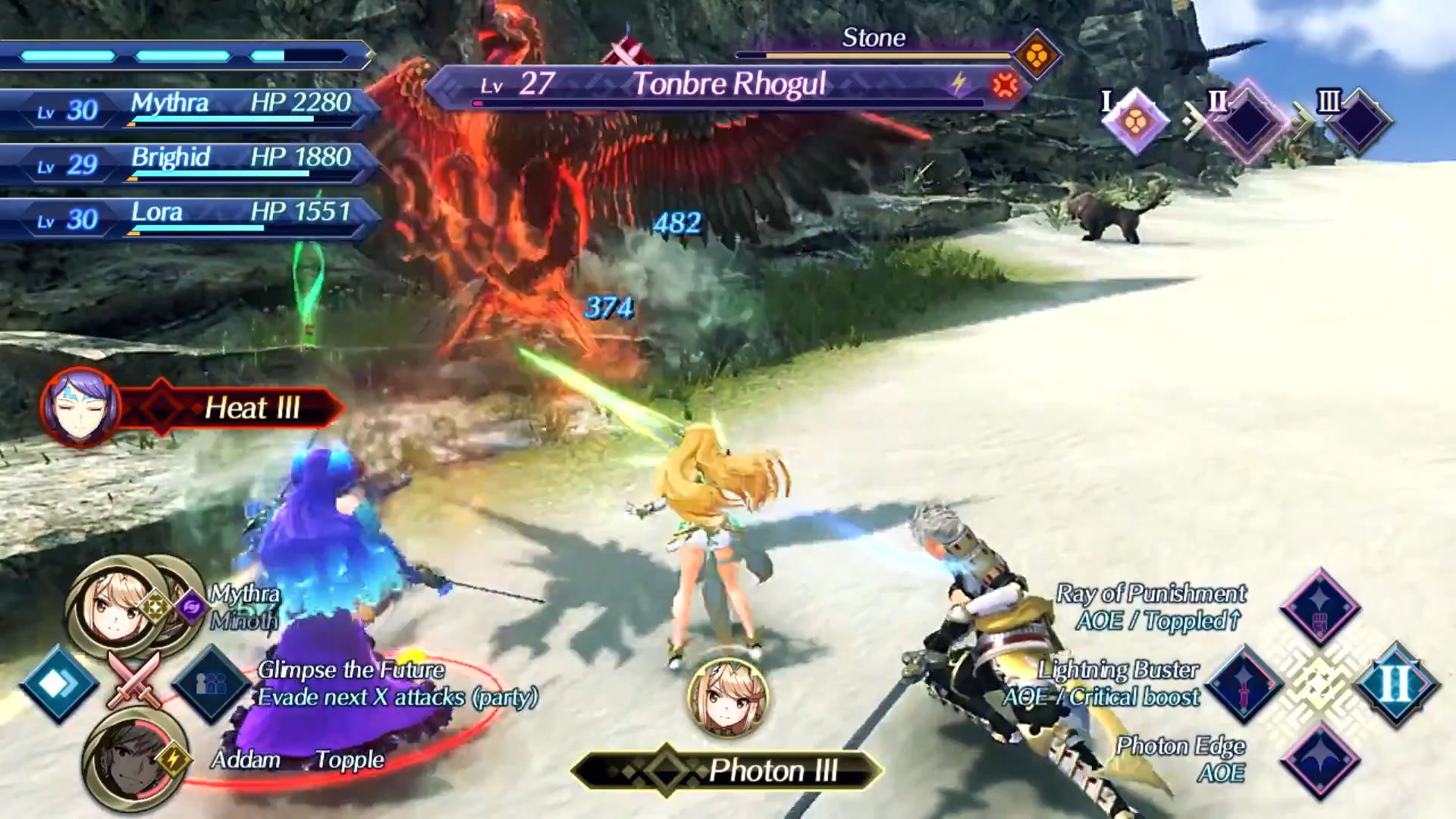Activate the Lightning Buster art
Viewport: 1456px width, 819px height.
pyautogui.click(x=1244, y=684)
